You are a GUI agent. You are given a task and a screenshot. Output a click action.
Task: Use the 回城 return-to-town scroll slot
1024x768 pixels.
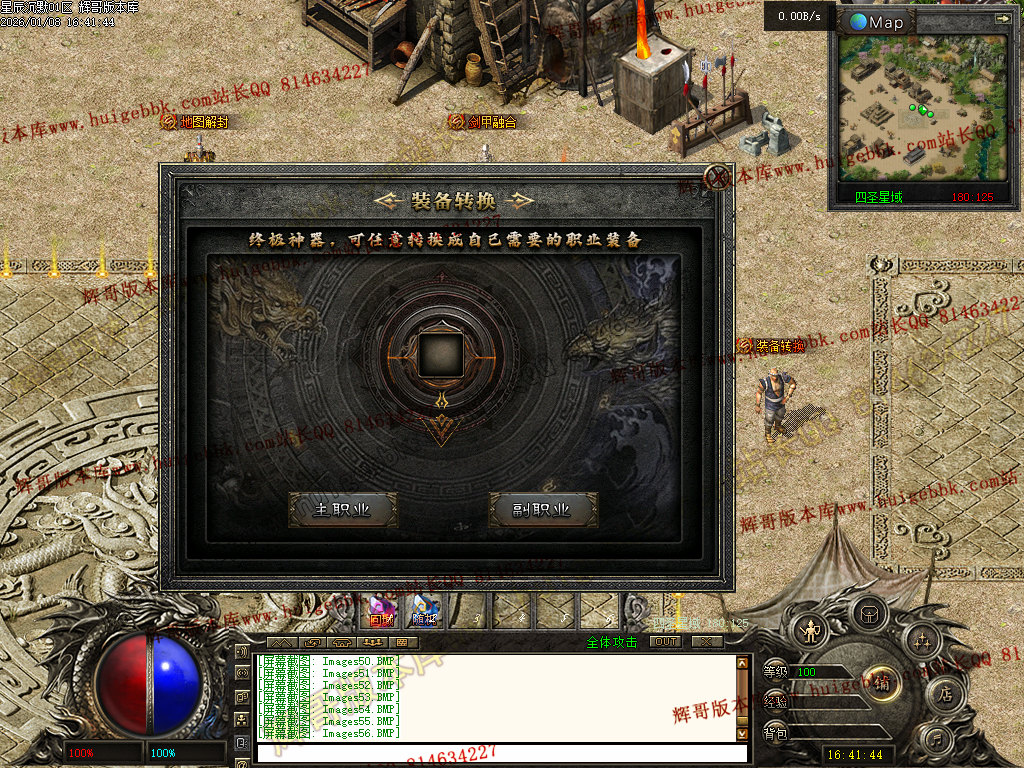[381, 611]
